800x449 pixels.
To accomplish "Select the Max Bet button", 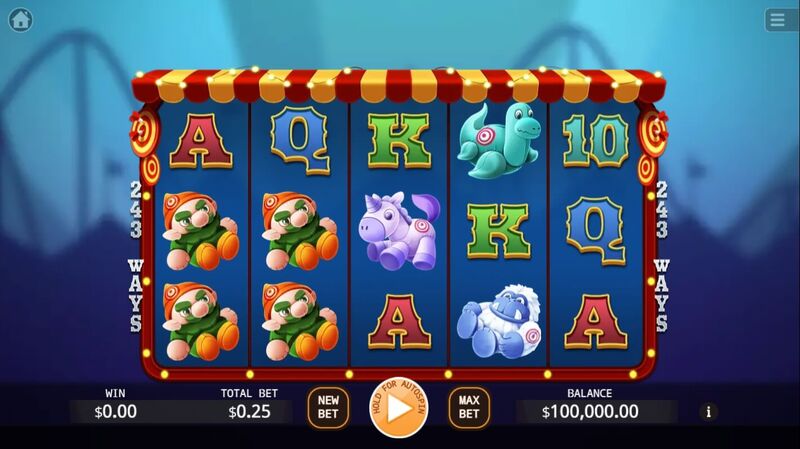I will tap(469, 407).
